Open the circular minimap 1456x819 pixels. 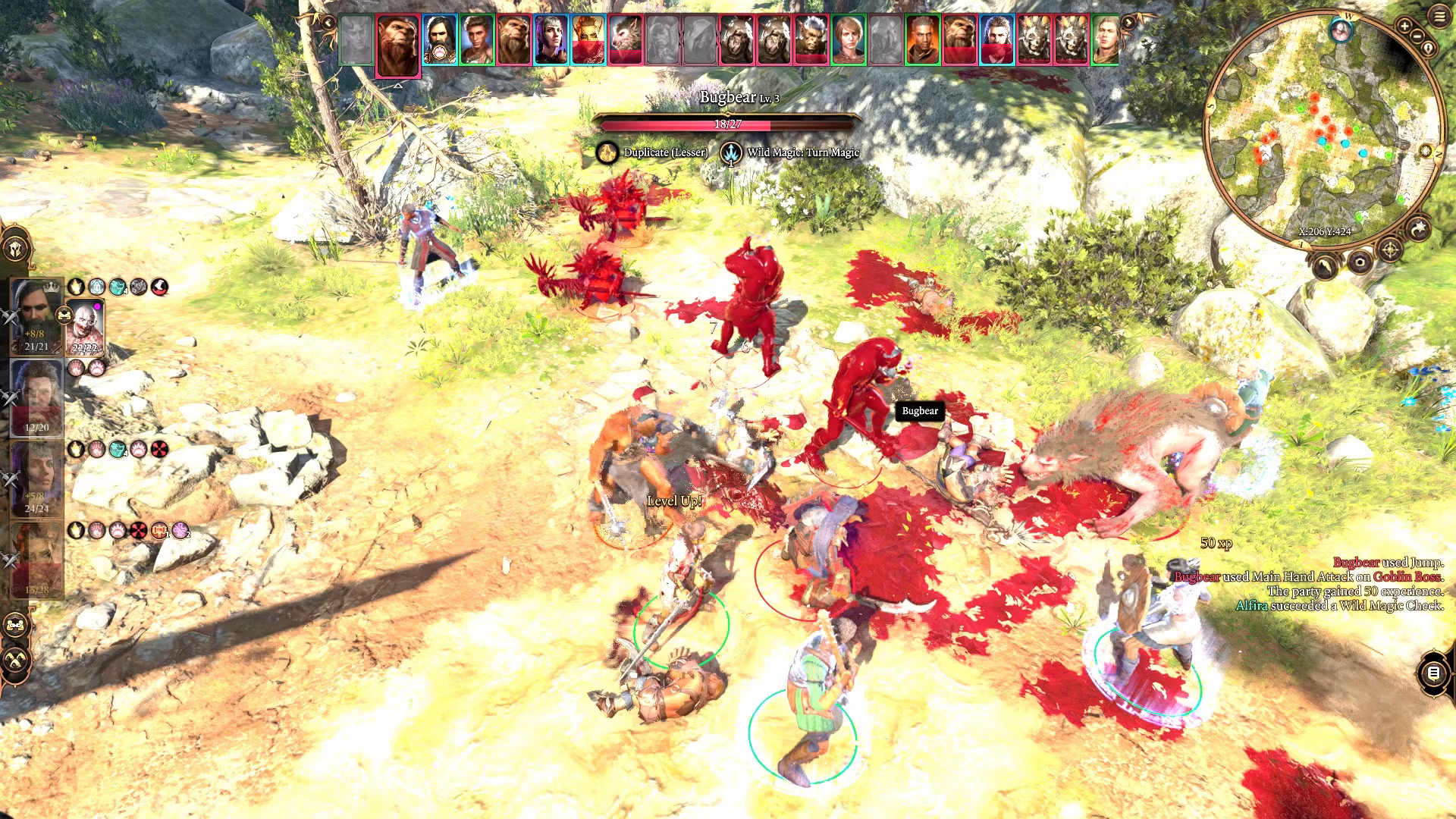coord(1322,129)
